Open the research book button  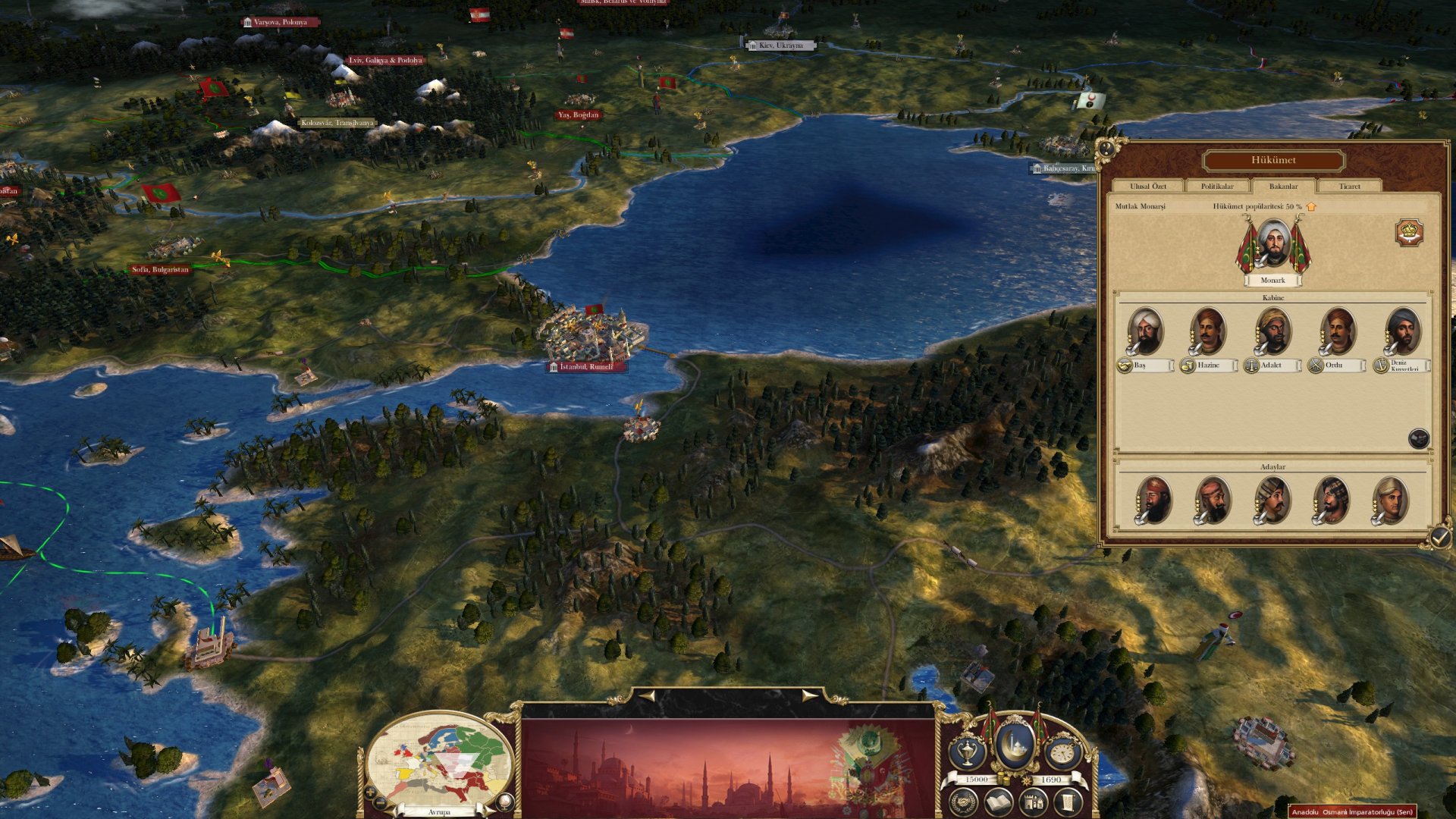pos(998,802)
